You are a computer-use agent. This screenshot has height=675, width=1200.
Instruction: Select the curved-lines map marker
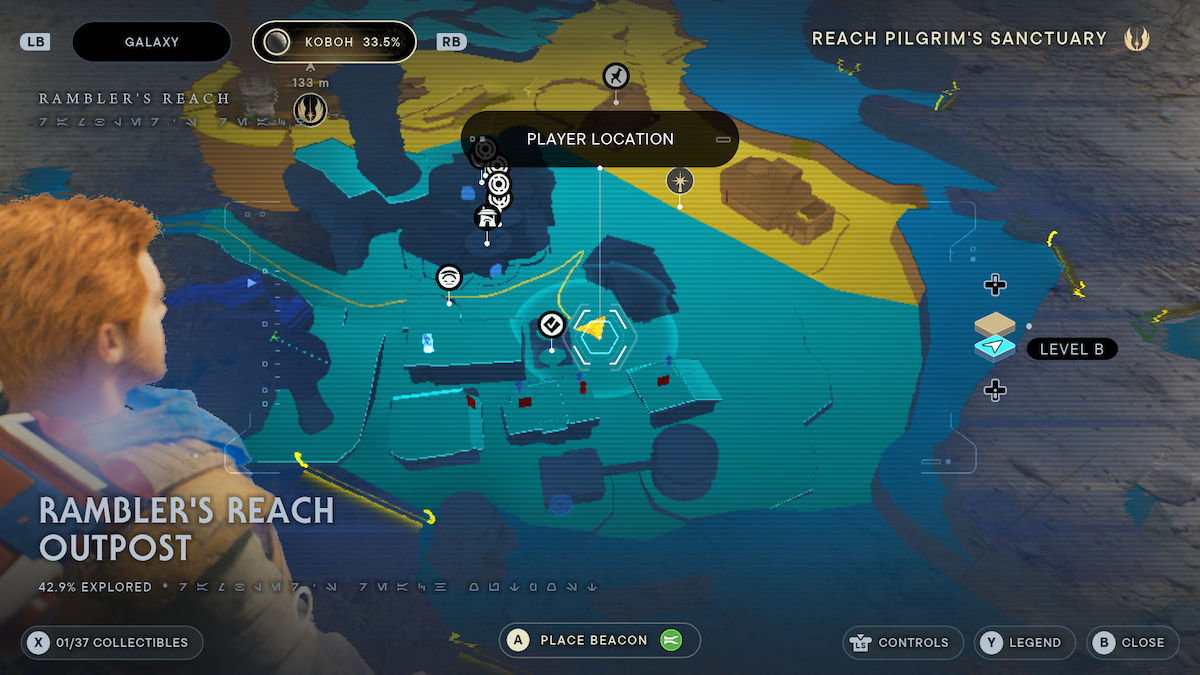(449, 277)
